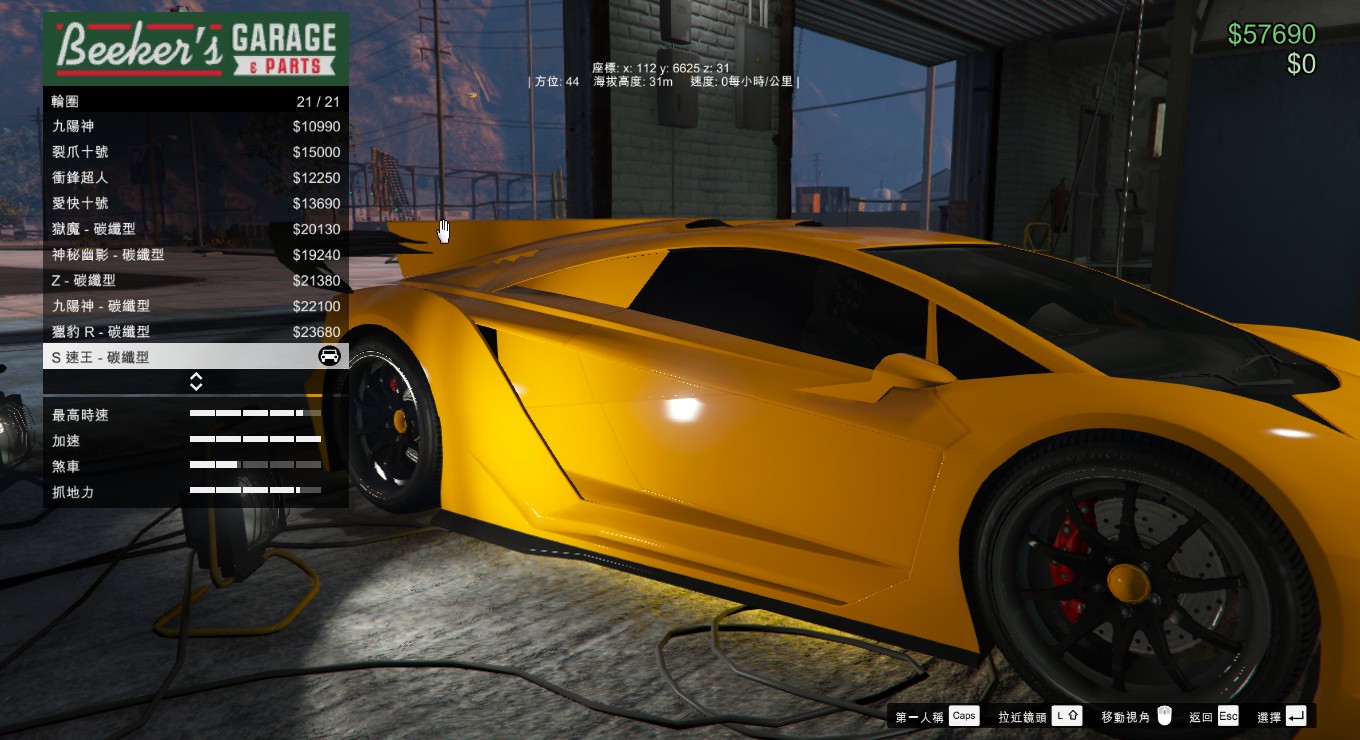Click the highlighted S 速王 - 碳纖型 entry
The width and height of the screenshot is (1360, 740).
pos(195,357)
